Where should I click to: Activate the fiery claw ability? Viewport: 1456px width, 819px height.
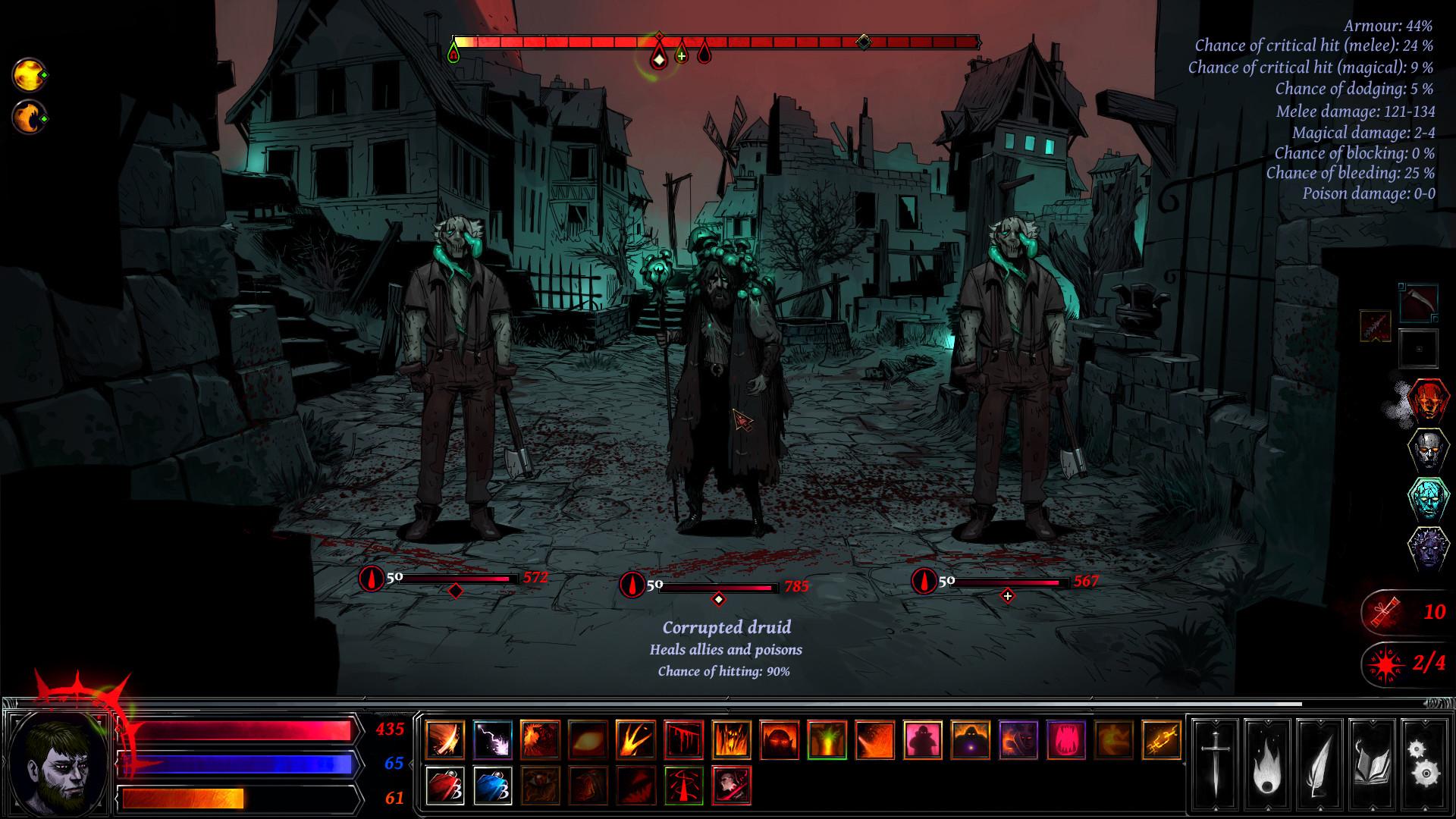tap(637, 739)
